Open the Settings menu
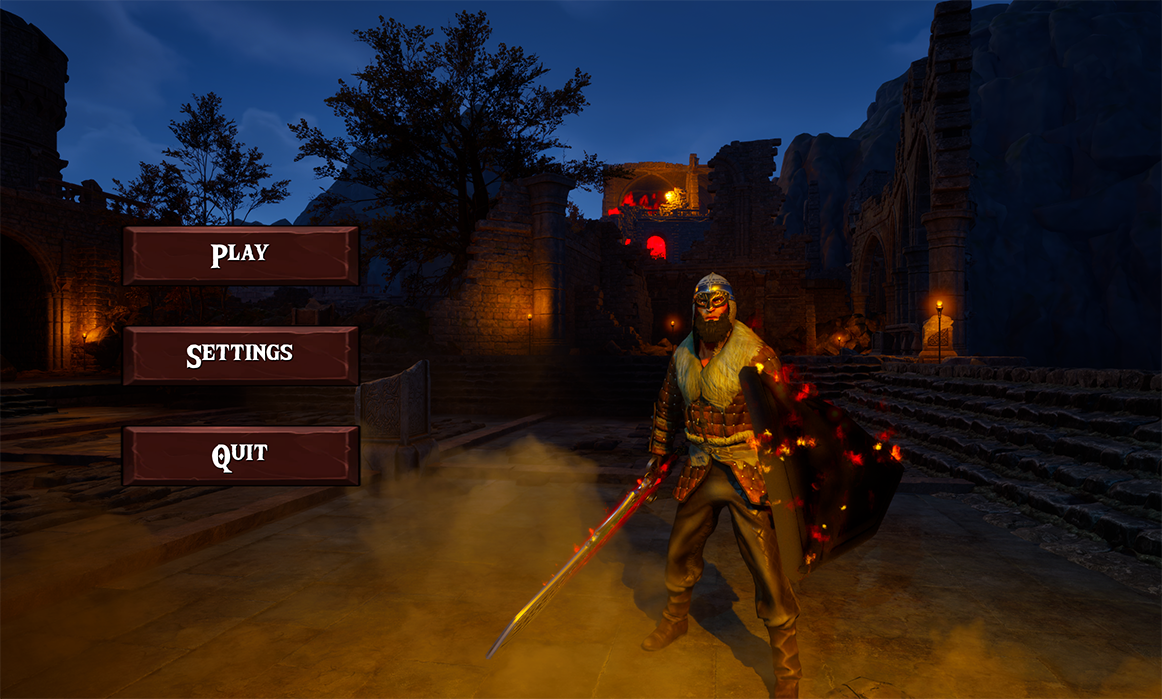This screenshot has height=699, width=1162. (240, 355)
